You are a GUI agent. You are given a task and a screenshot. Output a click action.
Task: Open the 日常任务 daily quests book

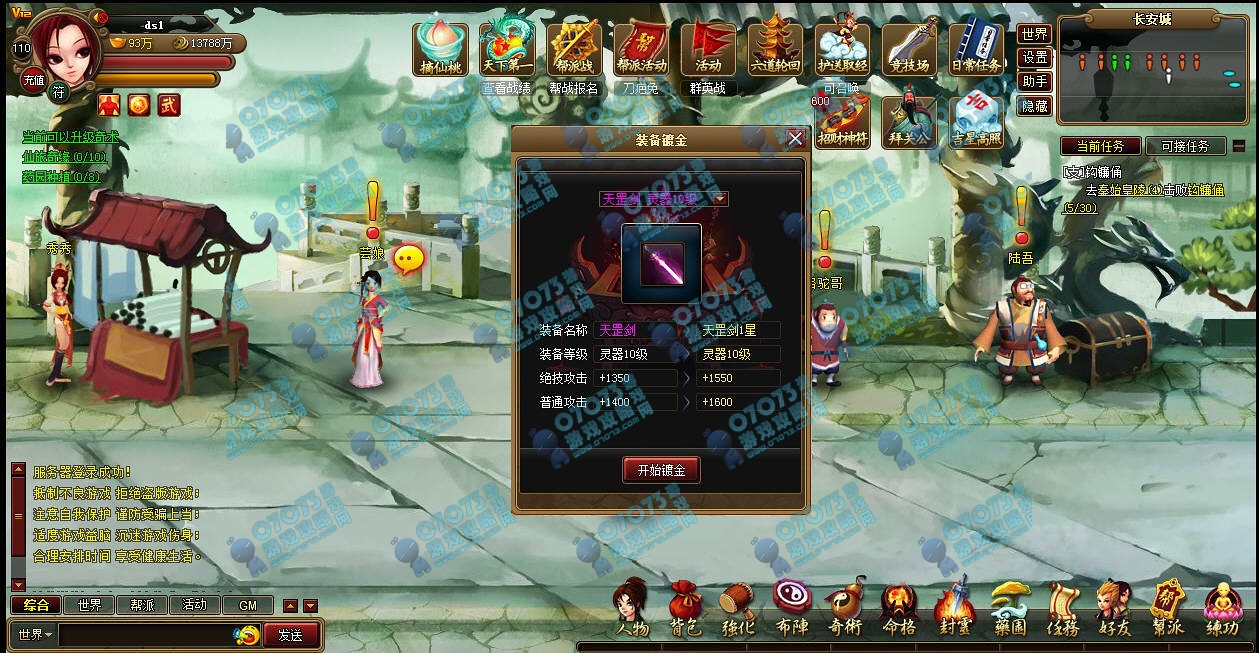pyautogui.click(x=976, y=47)
